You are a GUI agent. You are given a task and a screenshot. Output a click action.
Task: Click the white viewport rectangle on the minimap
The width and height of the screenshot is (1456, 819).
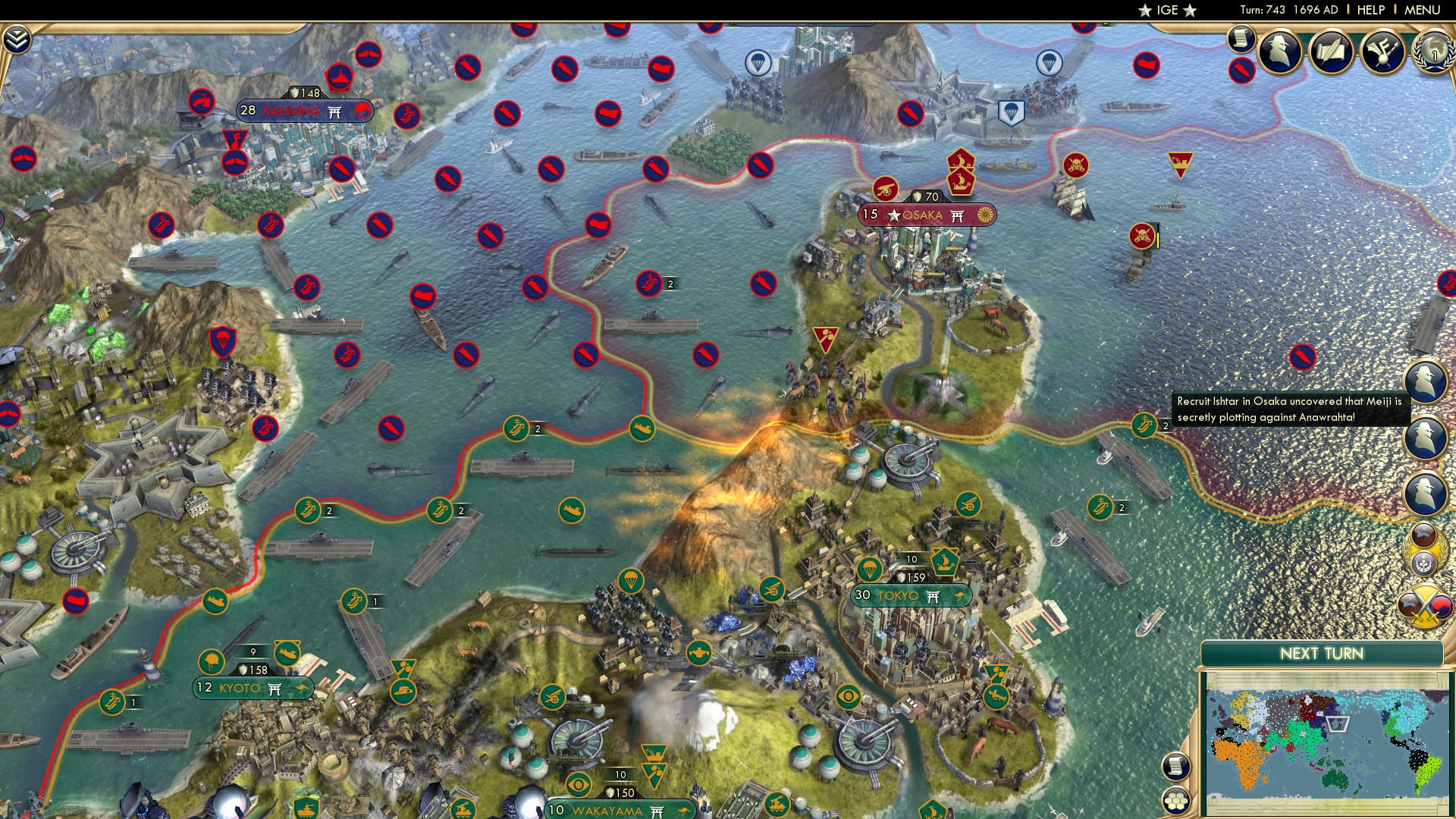1337,724
